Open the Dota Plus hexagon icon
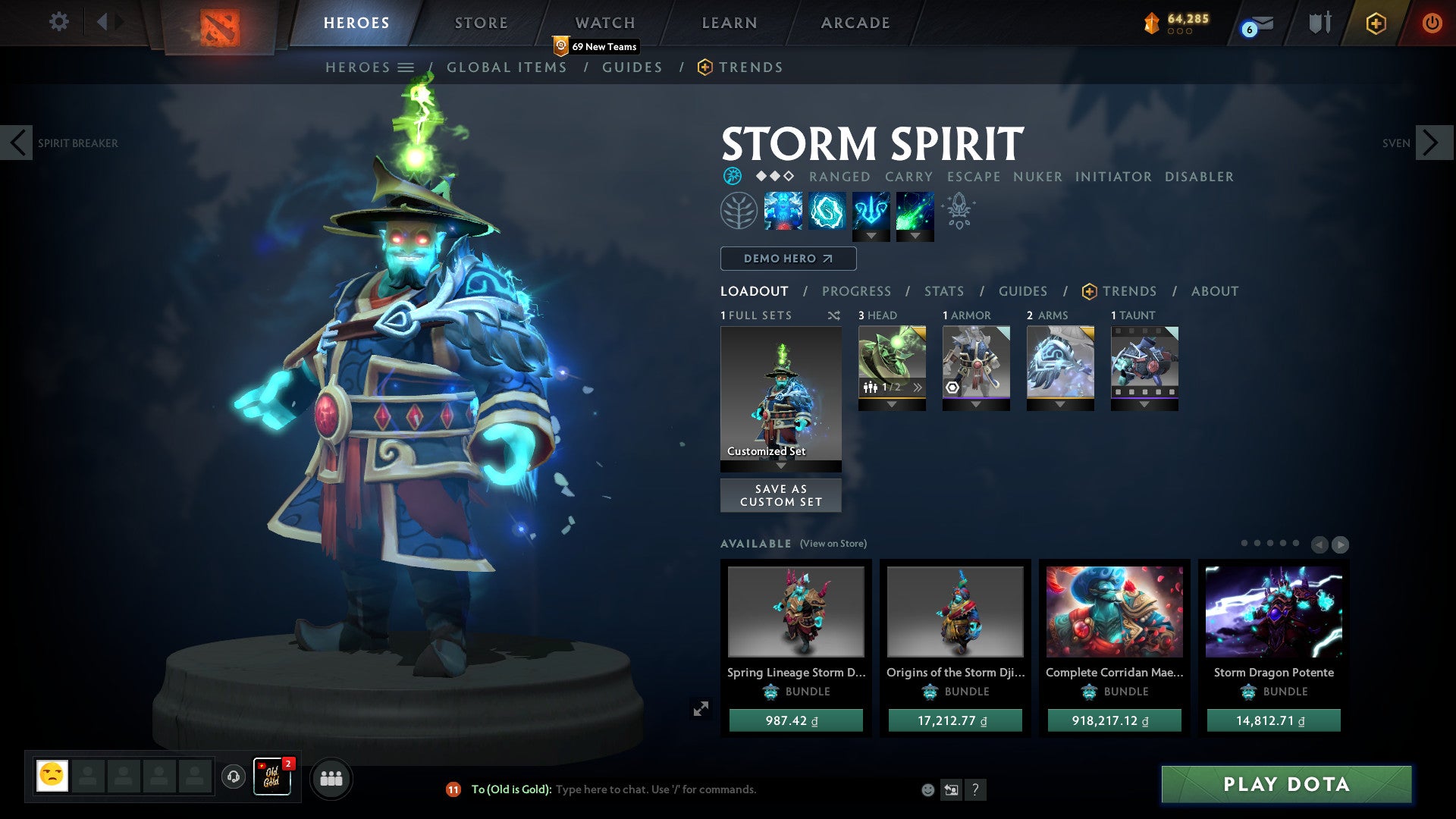 [x=1376, y=23]
